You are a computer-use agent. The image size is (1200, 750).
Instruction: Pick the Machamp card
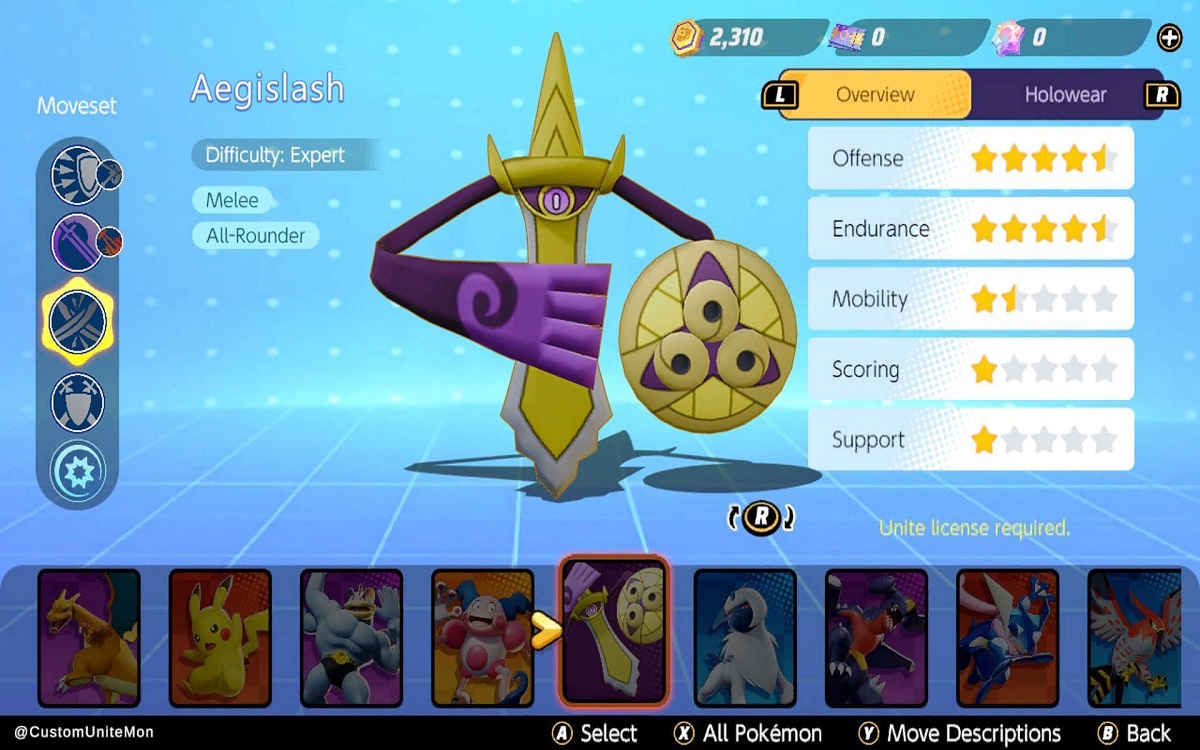[x=351, y=637]
